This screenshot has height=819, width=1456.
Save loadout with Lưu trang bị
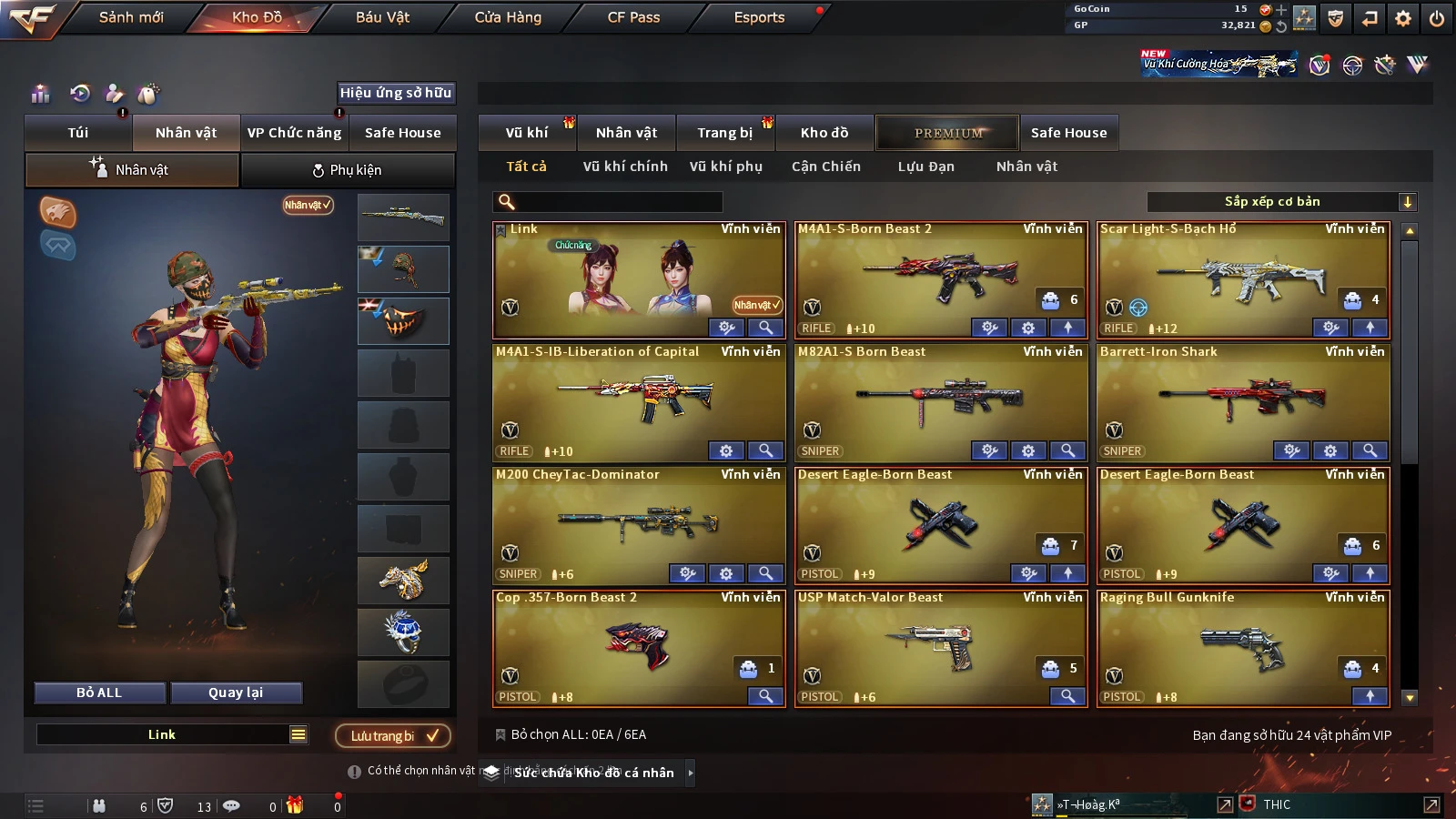coord(393,735)
